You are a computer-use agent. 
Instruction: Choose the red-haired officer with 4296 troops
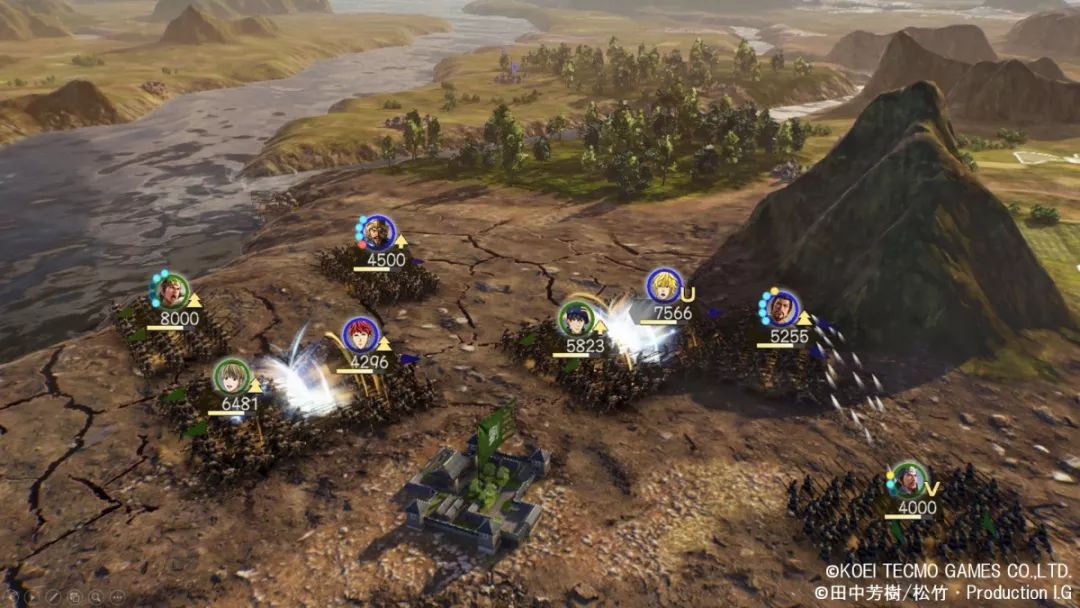pyautogui.click(x=359, y=334)
